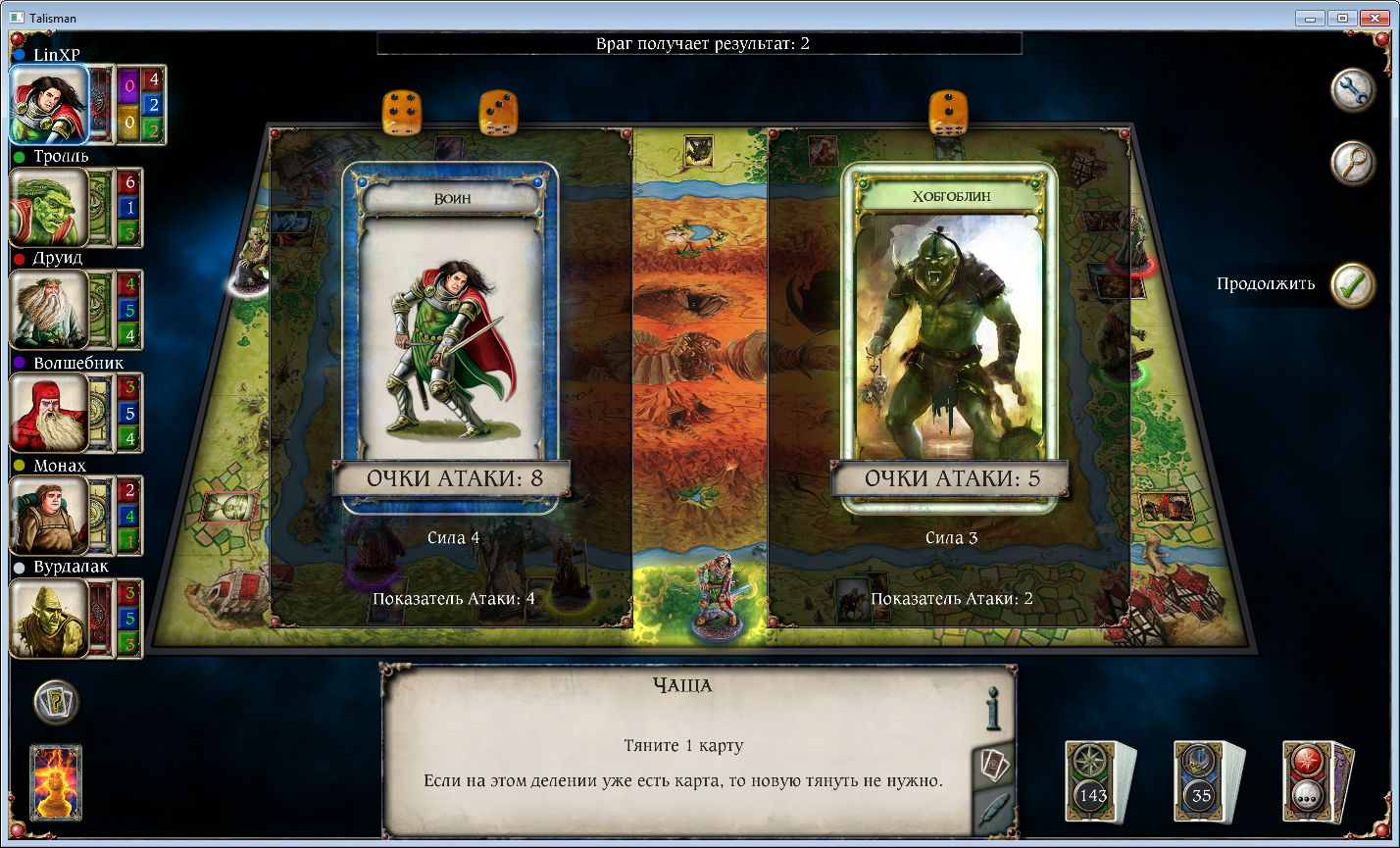Pick the Монах player portrait
1400x848 pixels.
click(x=48, y=515)
